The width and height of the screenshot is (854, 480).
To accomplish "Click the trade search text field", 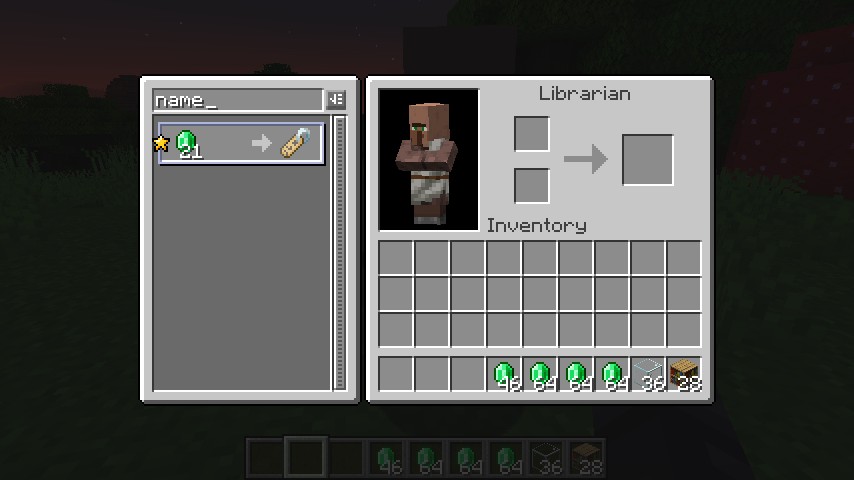I will 238,100.
